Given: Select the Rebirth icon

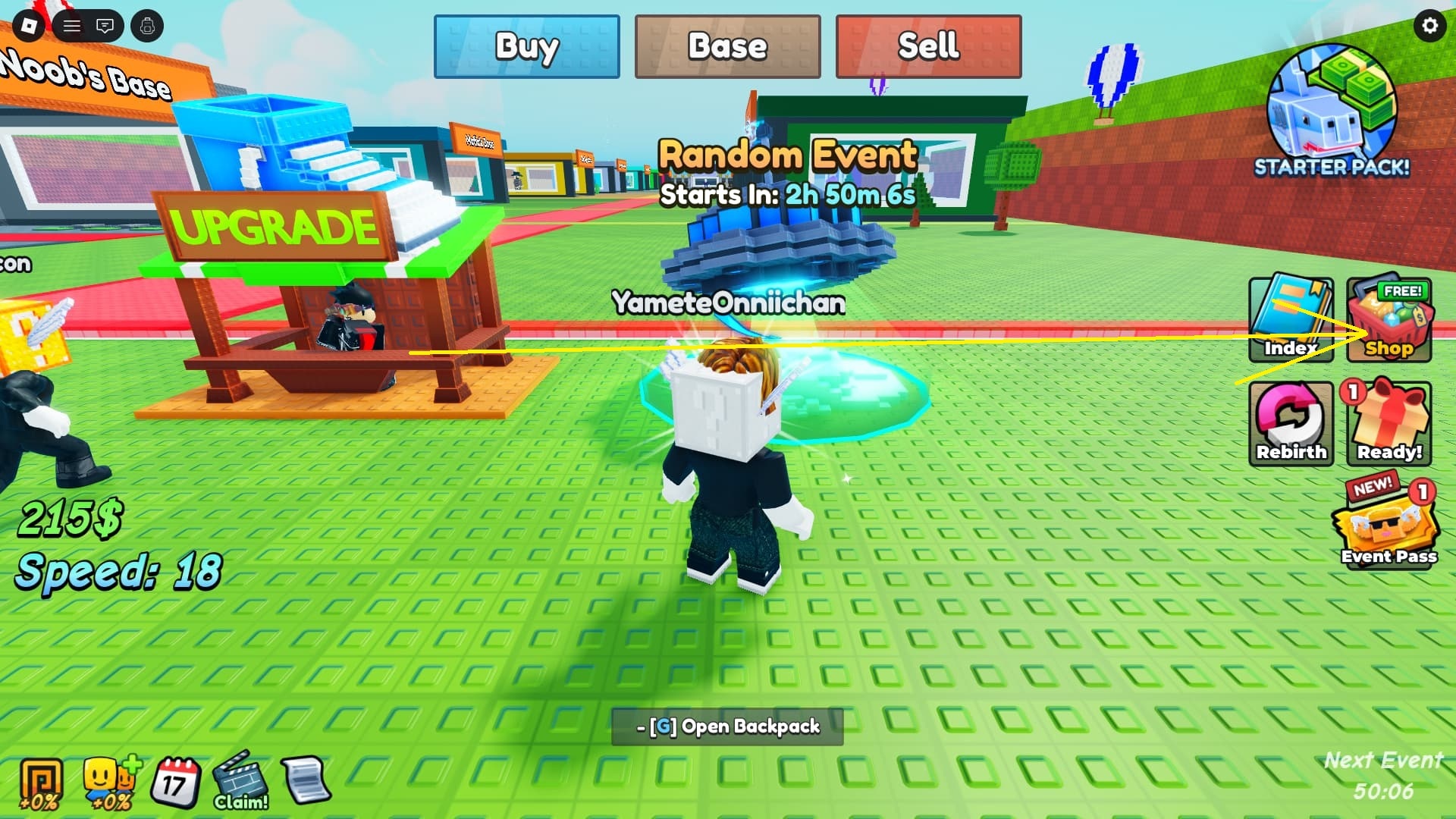Looking at the screenshot, I should (1291, 421).
